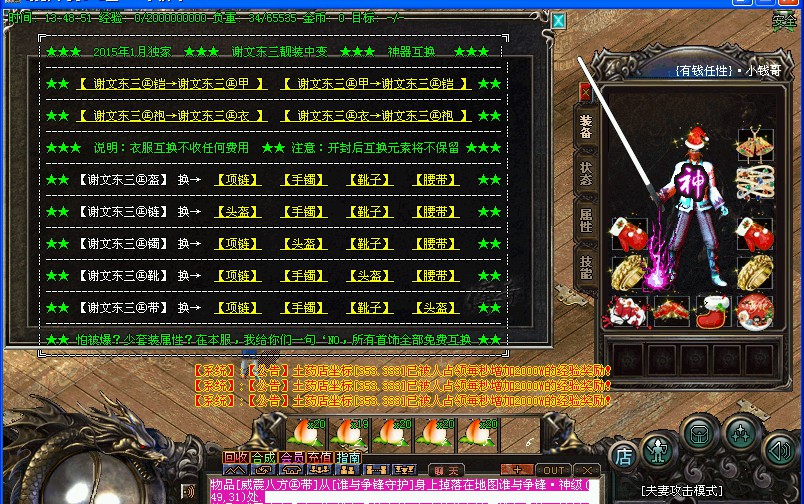
Task: Select the 谢文东三㊣袍→谢文东三㊣衣 exchange link
Action: 172,116
